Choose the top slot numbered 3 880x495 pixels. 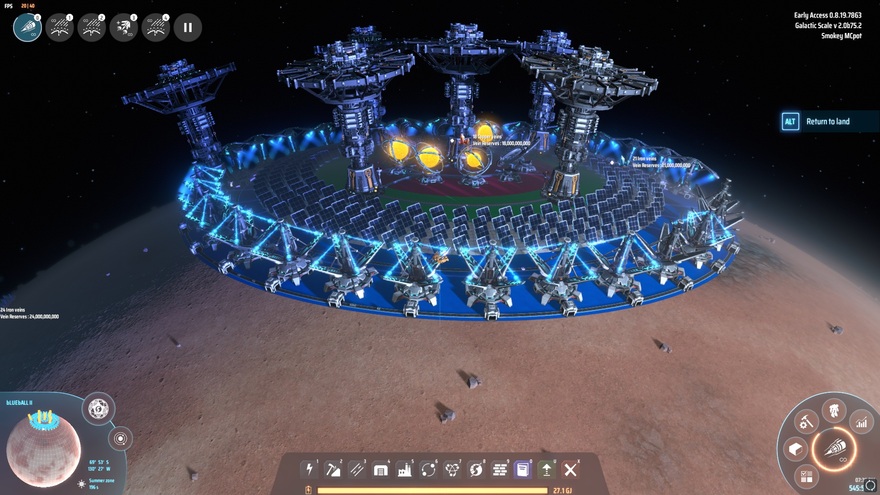tap(123, 27)
